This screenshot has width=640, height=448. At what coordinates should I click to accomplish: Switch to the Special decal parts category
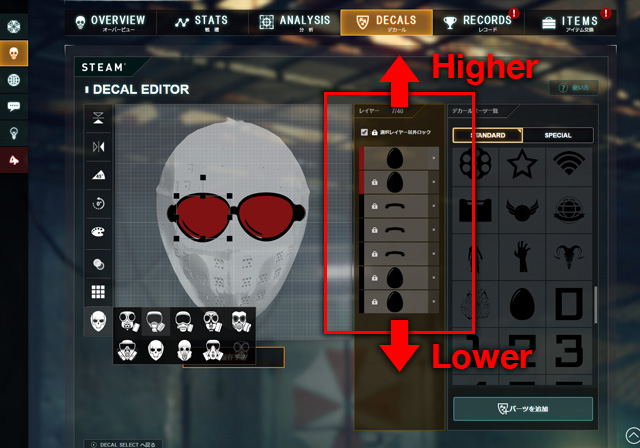[x=558, y=135]
